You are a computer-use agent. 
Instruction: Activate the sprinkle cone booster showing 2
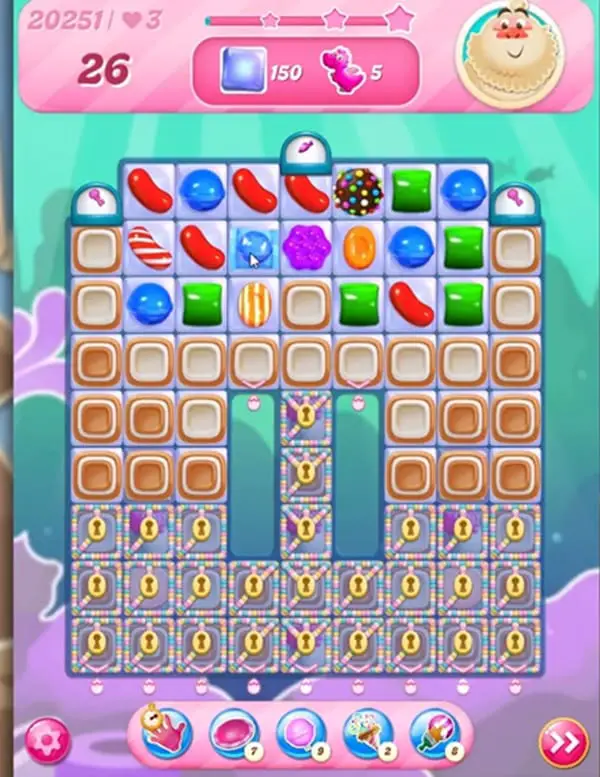click(366, 736)
